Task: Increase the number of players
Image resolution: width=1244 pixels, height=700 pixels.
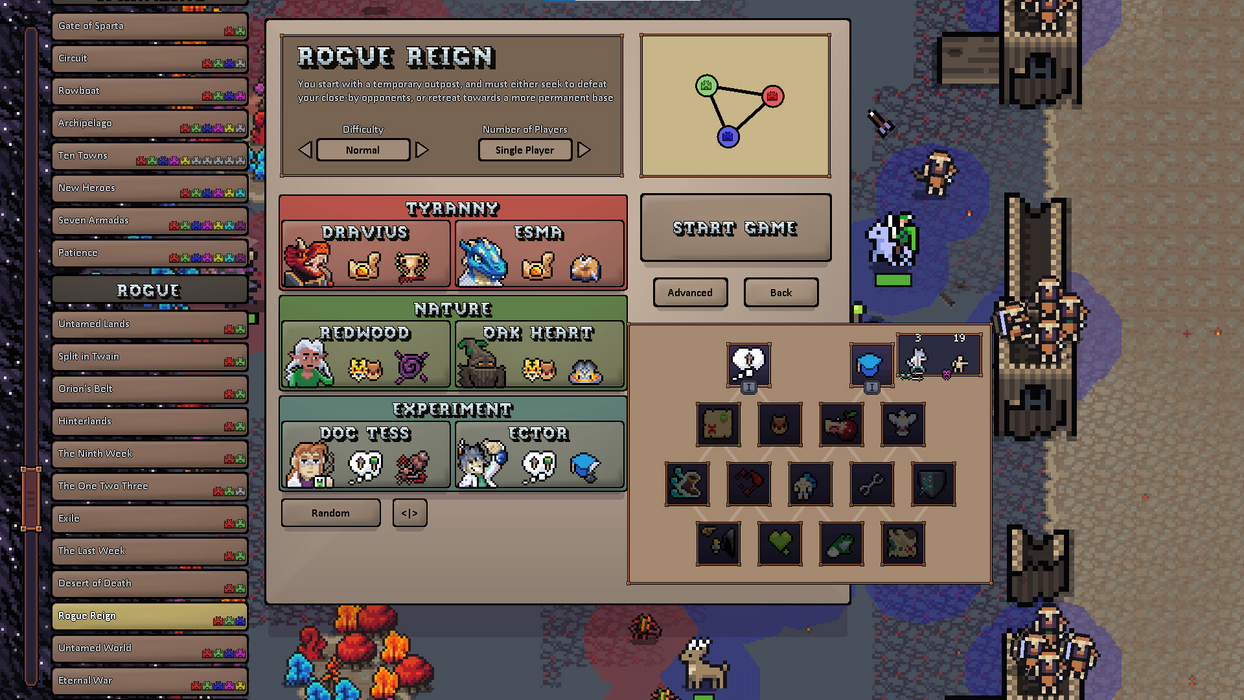Action: coord(584,150)
